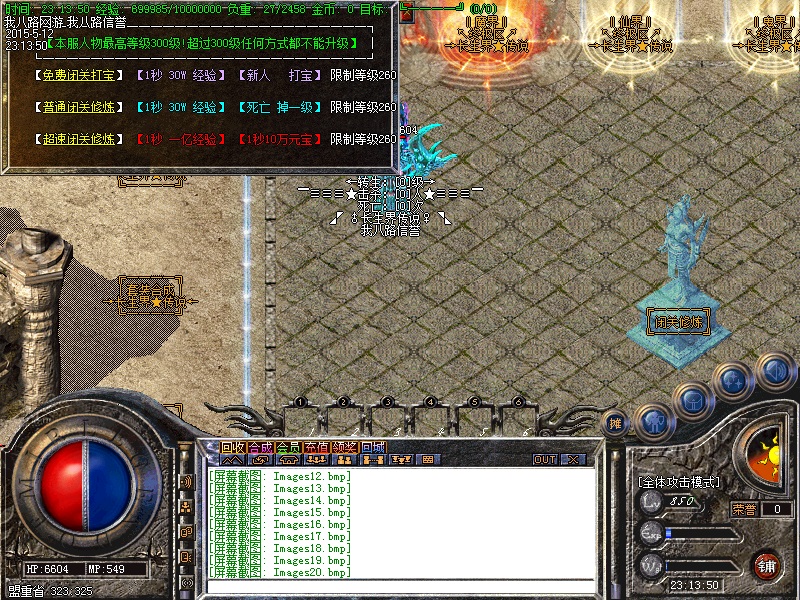800x600 pixels.
Task: Open the skills sparkle round icon
Action: tap(733, 380)
